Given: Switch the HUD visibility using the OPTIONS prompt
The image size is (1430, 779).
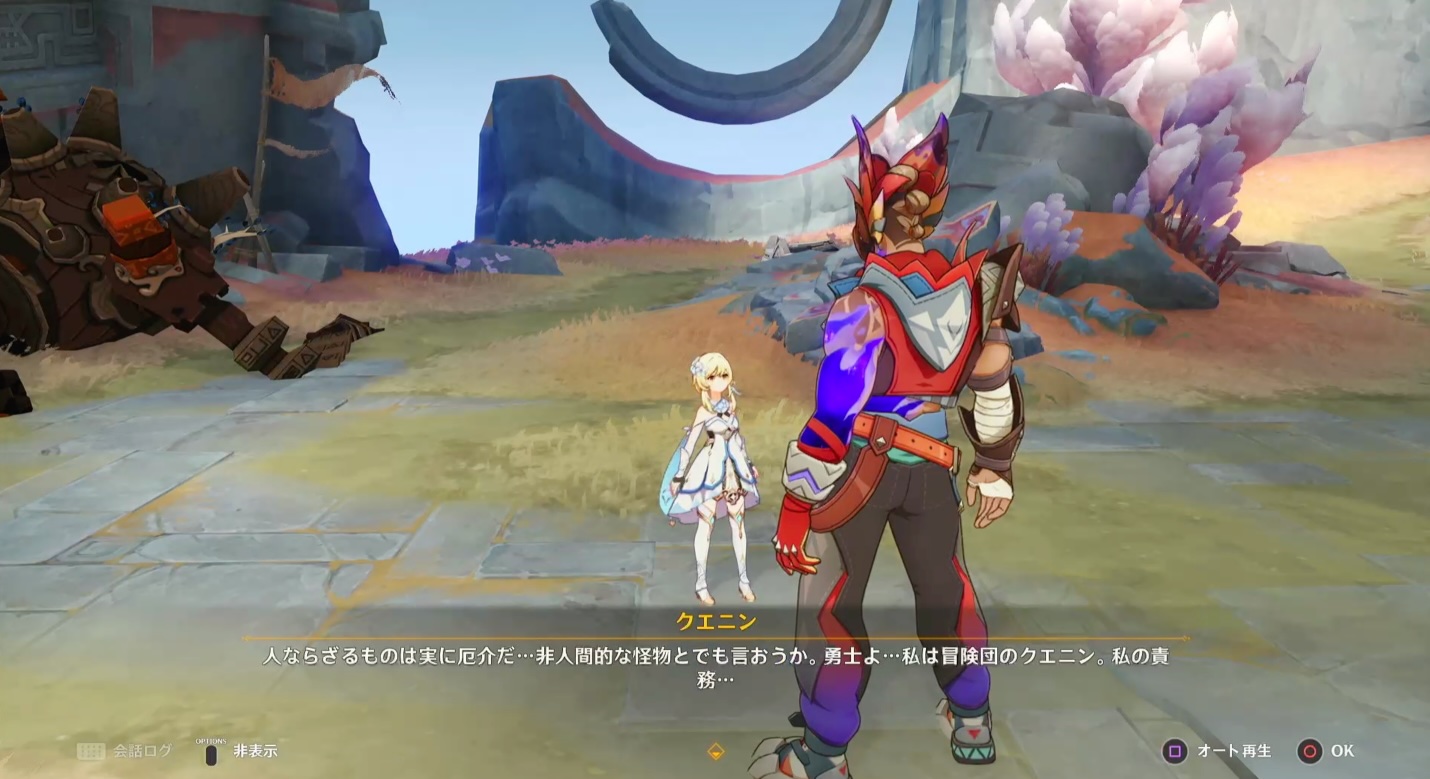Looking at the screenshot, I should point(210,748).
